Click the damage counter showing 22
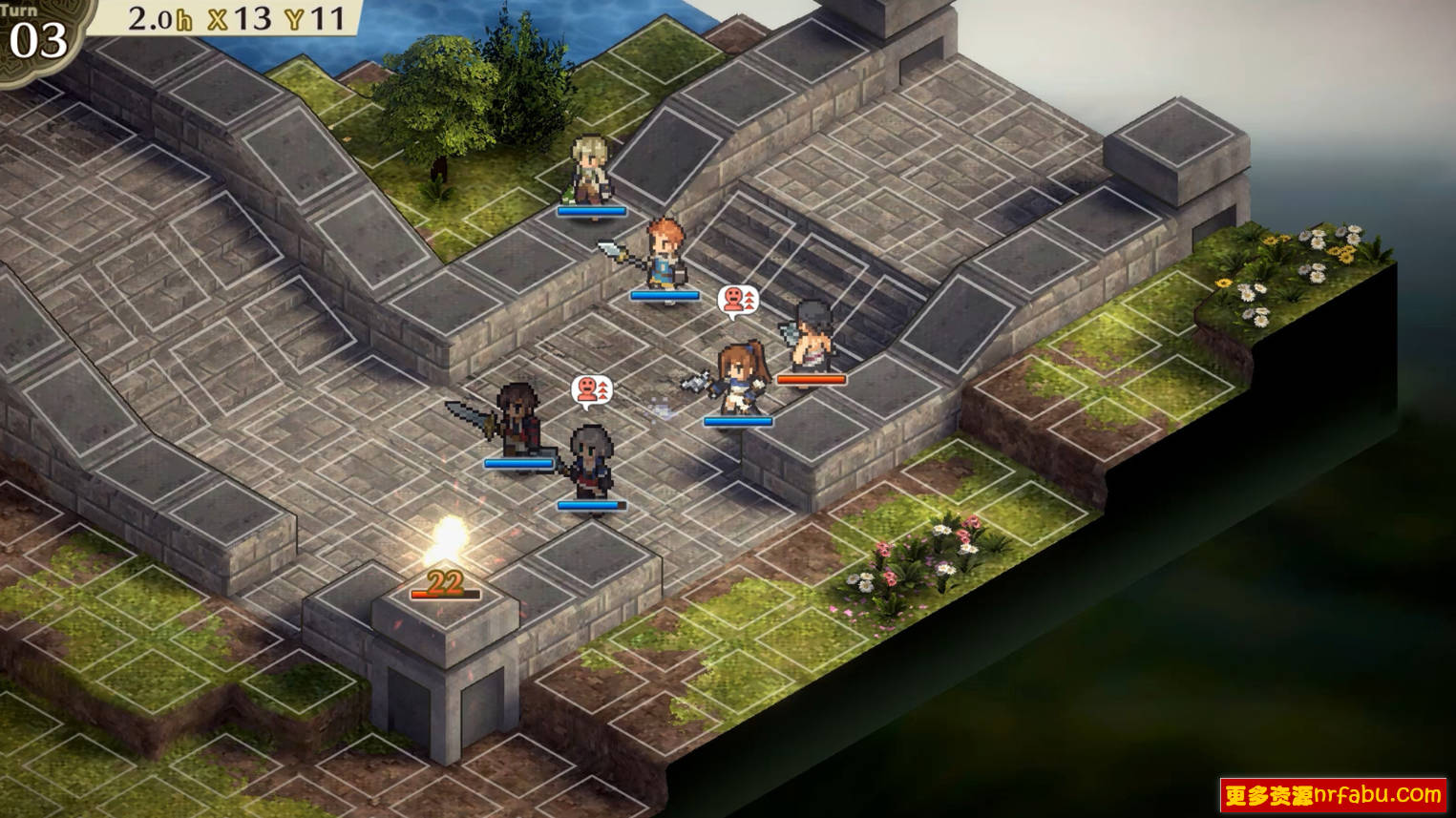 point(446,580)
